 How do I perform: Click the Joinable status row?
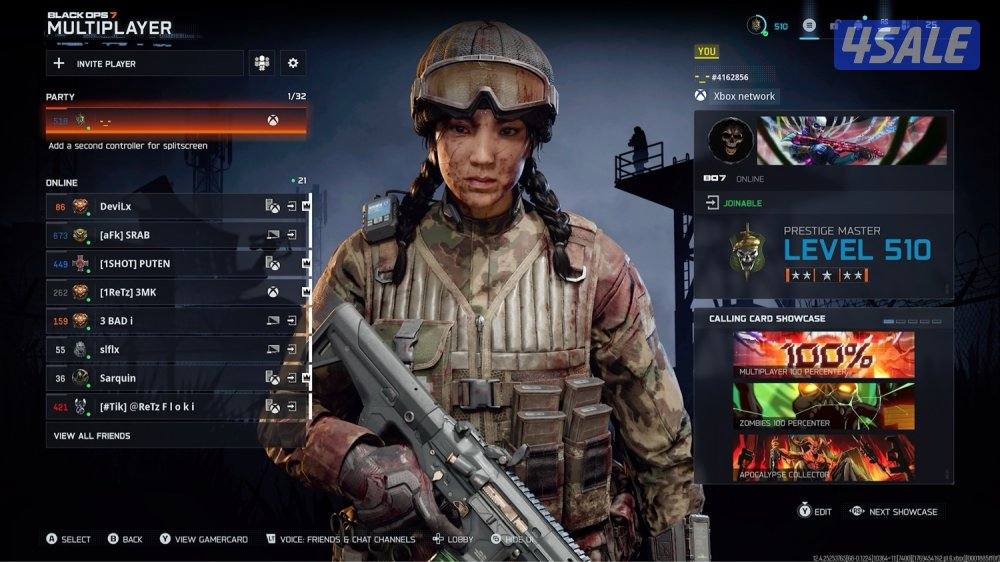pyautogui.click(x=823, y=203)
